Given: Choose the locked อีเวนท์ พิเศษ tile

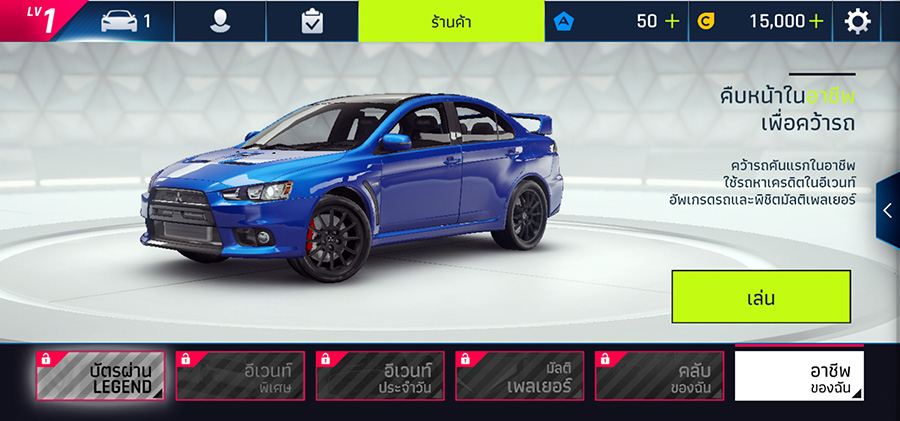Looking at the screenshot, I should [240, 376].
